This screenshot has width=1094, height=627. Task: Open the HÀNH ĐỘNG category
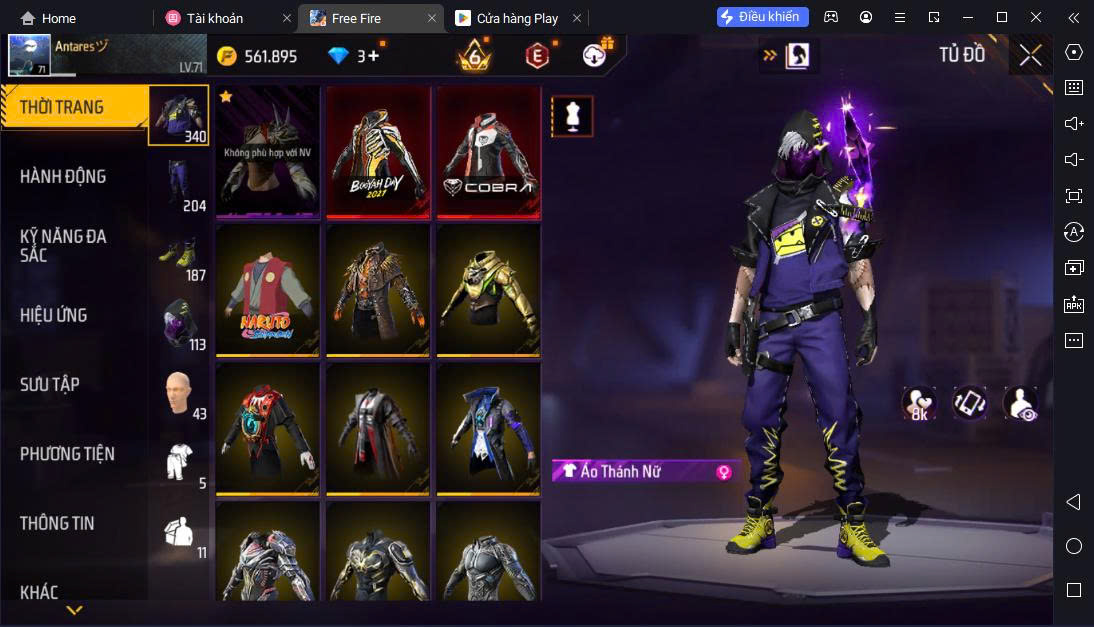coord(65,177)
